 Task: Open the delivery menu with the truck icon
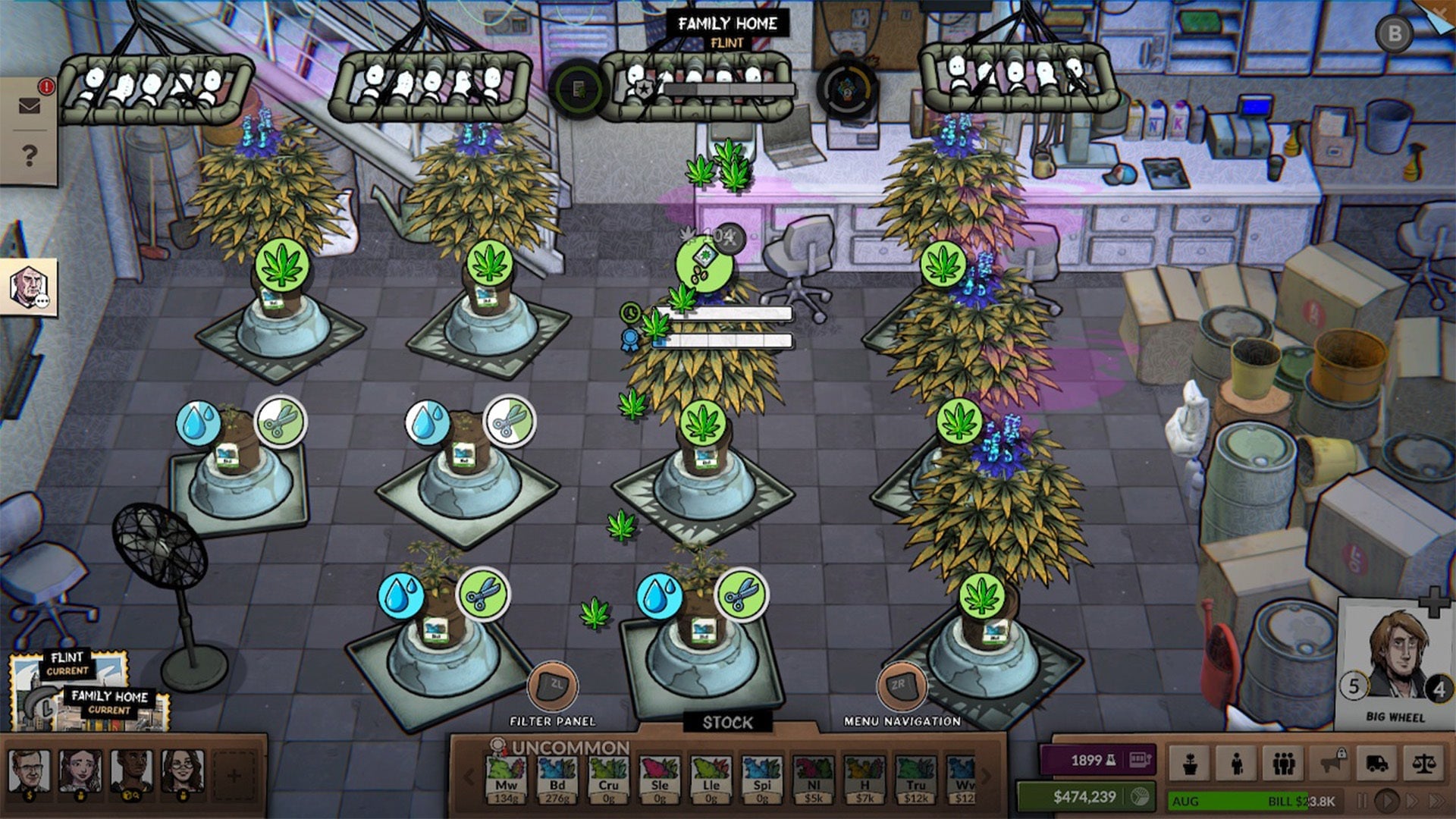1378,764
